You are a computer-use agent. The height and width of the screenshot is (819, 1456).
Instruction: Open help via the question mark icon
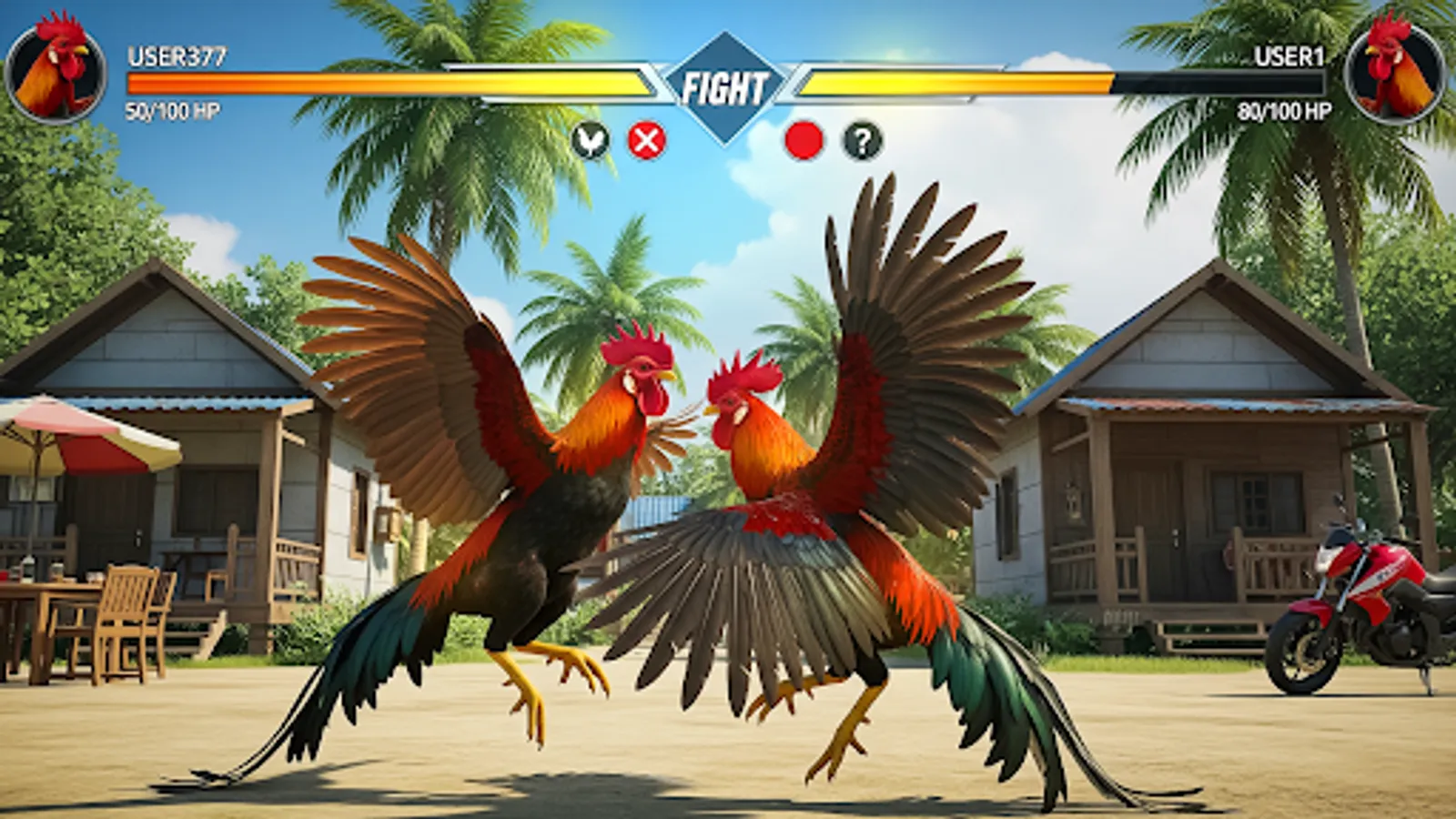point(860,137)
